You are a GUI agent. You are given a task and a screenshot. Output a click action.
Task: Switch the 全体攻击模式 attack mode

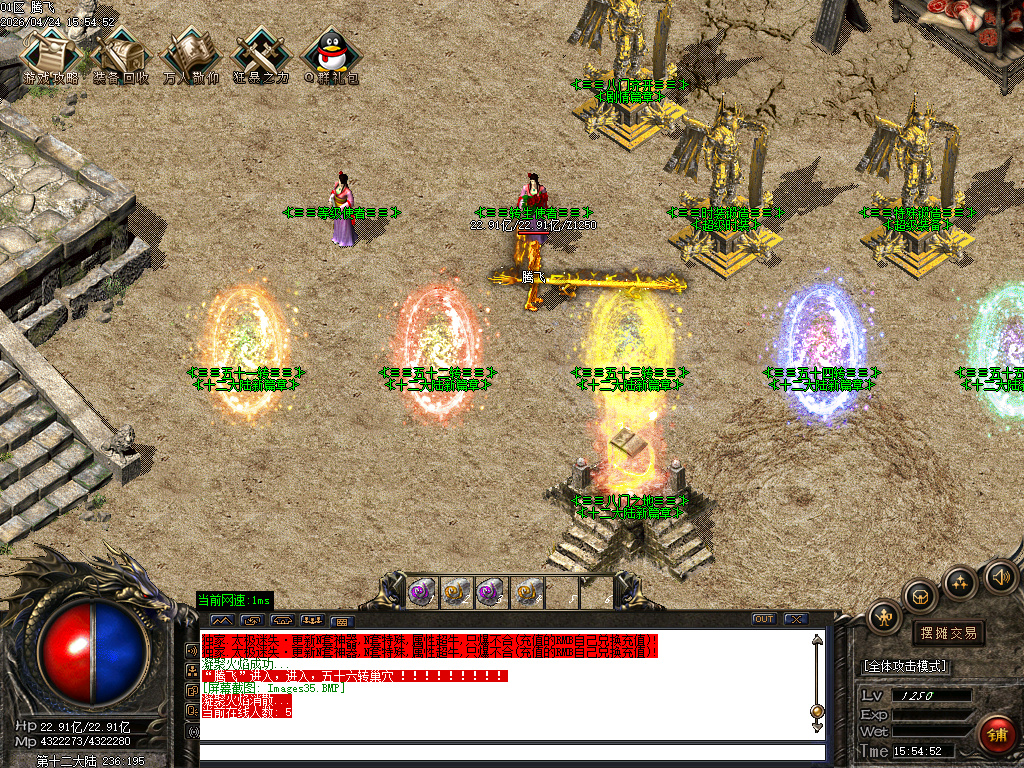coord(905,666)
